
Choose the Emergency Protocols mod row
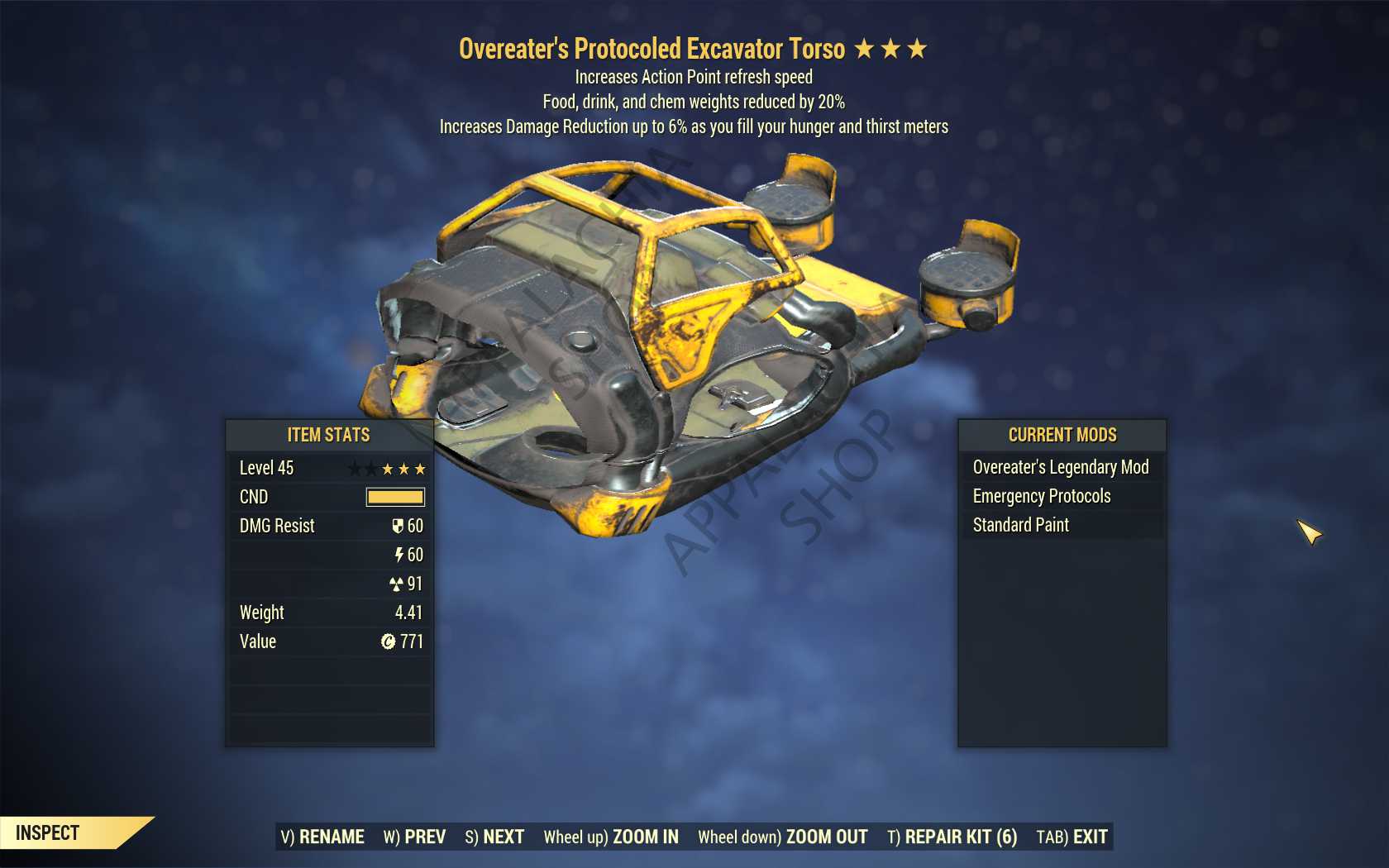tap(1042, 496)
